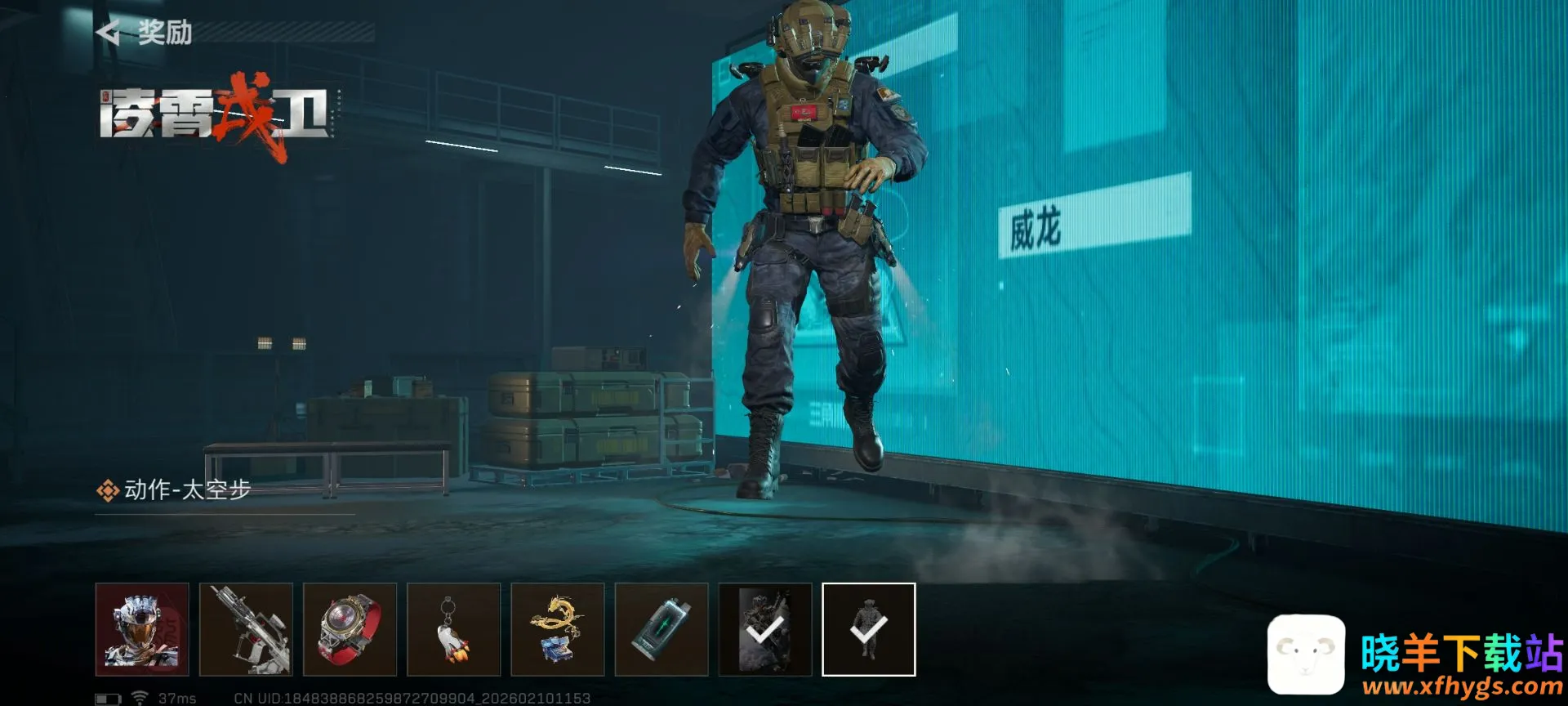
Task: Choose the green-glowing canister reward
Action: point(661,629)
